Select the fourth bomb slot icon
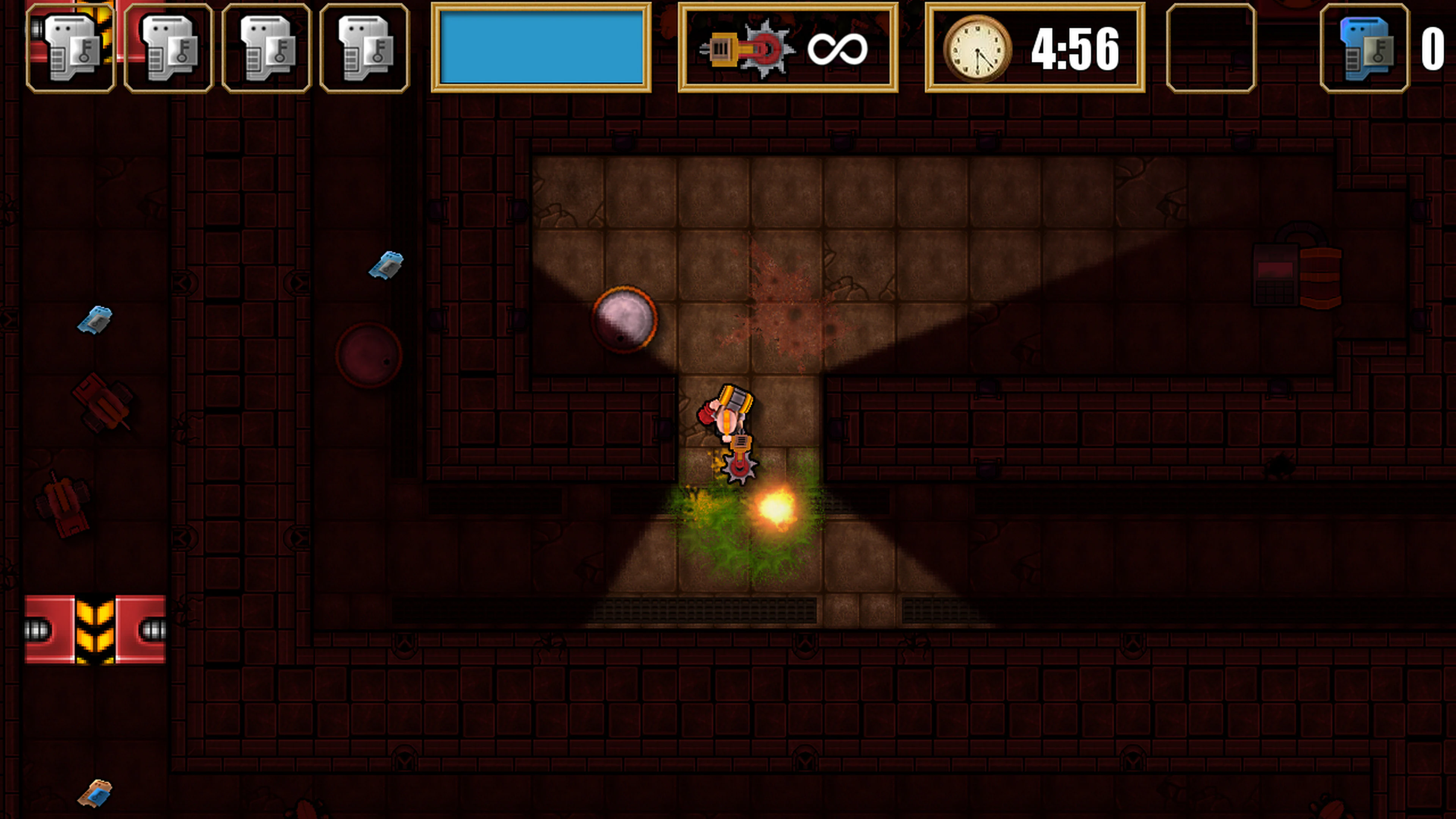Image resolution: width=1456 pixels, height=819 pixels. coord(364,48)
